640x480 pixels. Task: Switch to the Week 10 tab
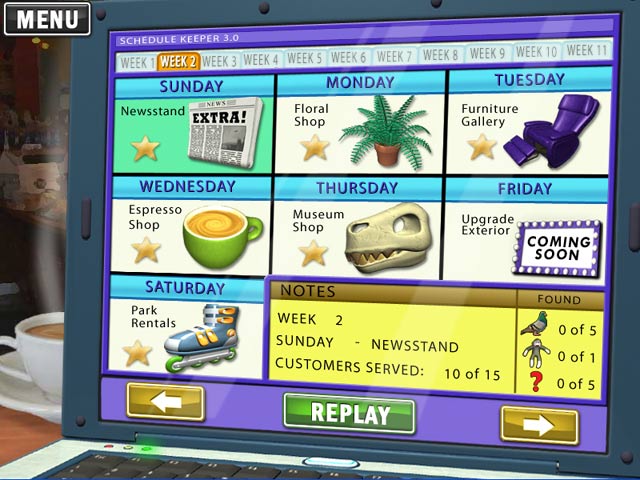[x=537, y=52]
